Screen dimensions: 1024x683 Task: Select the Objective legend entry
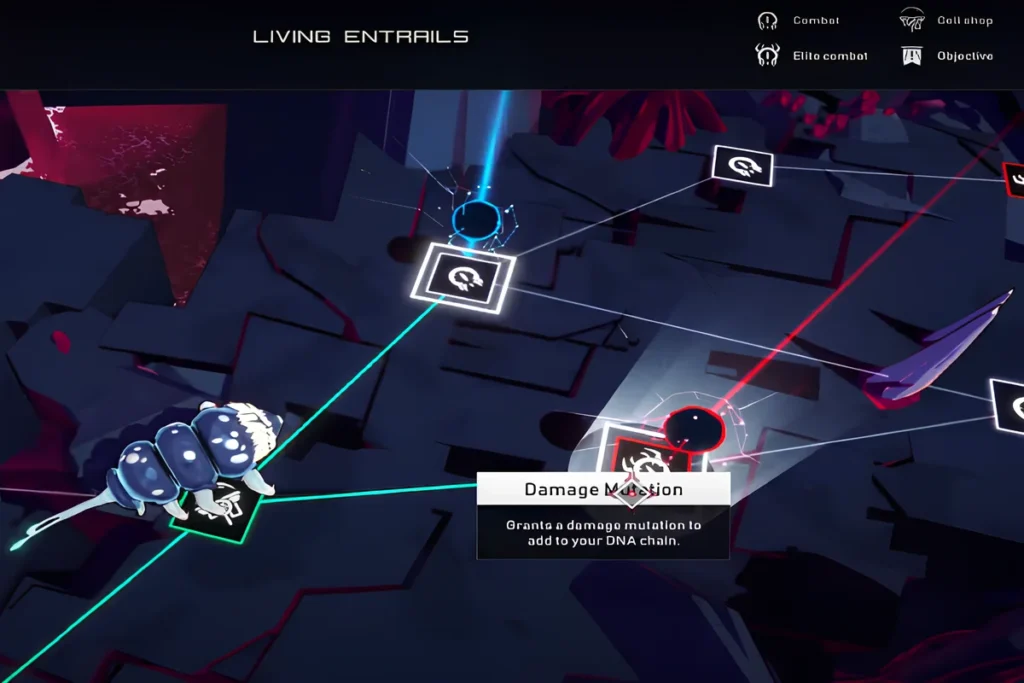pyautogui.click(x=947, y=56)
